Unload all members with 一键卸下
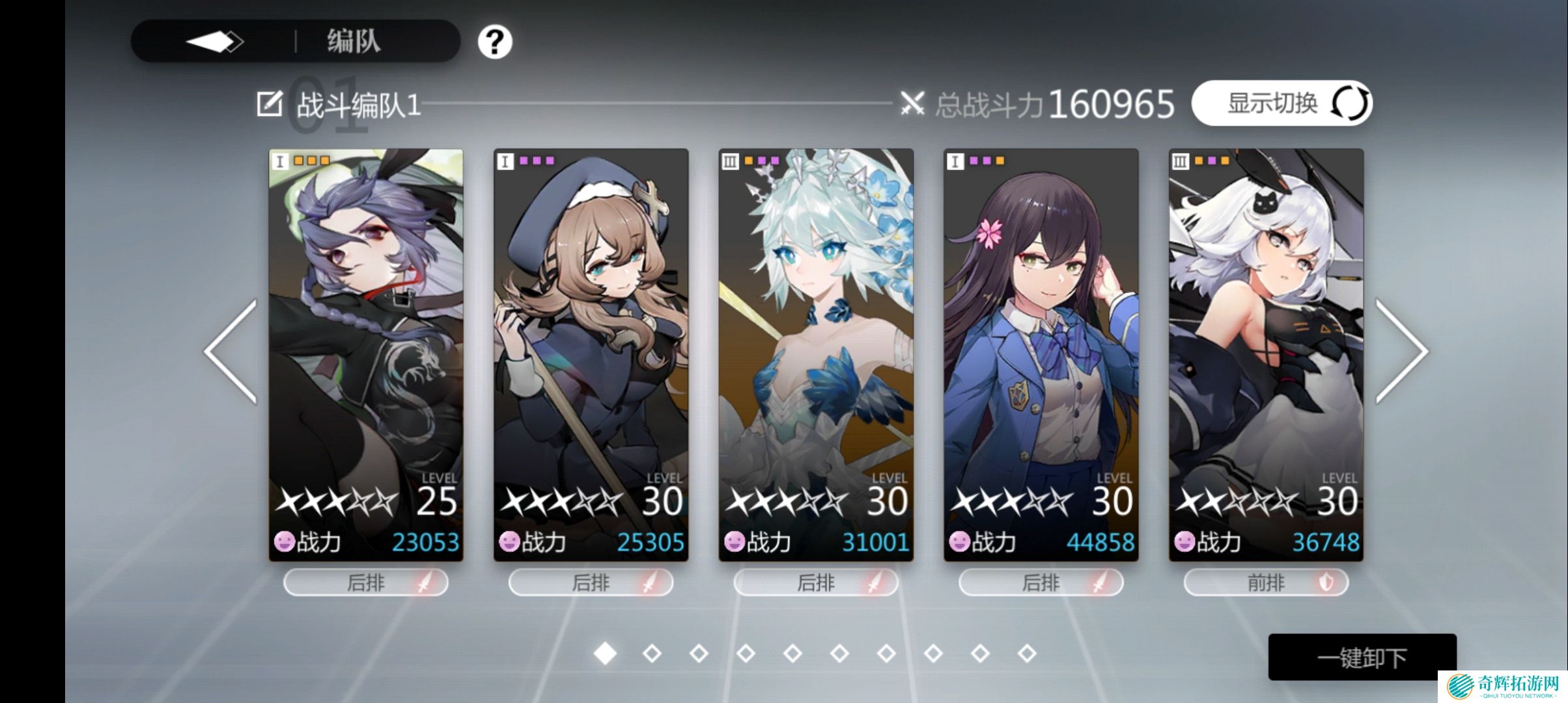 coord(1362,657)
